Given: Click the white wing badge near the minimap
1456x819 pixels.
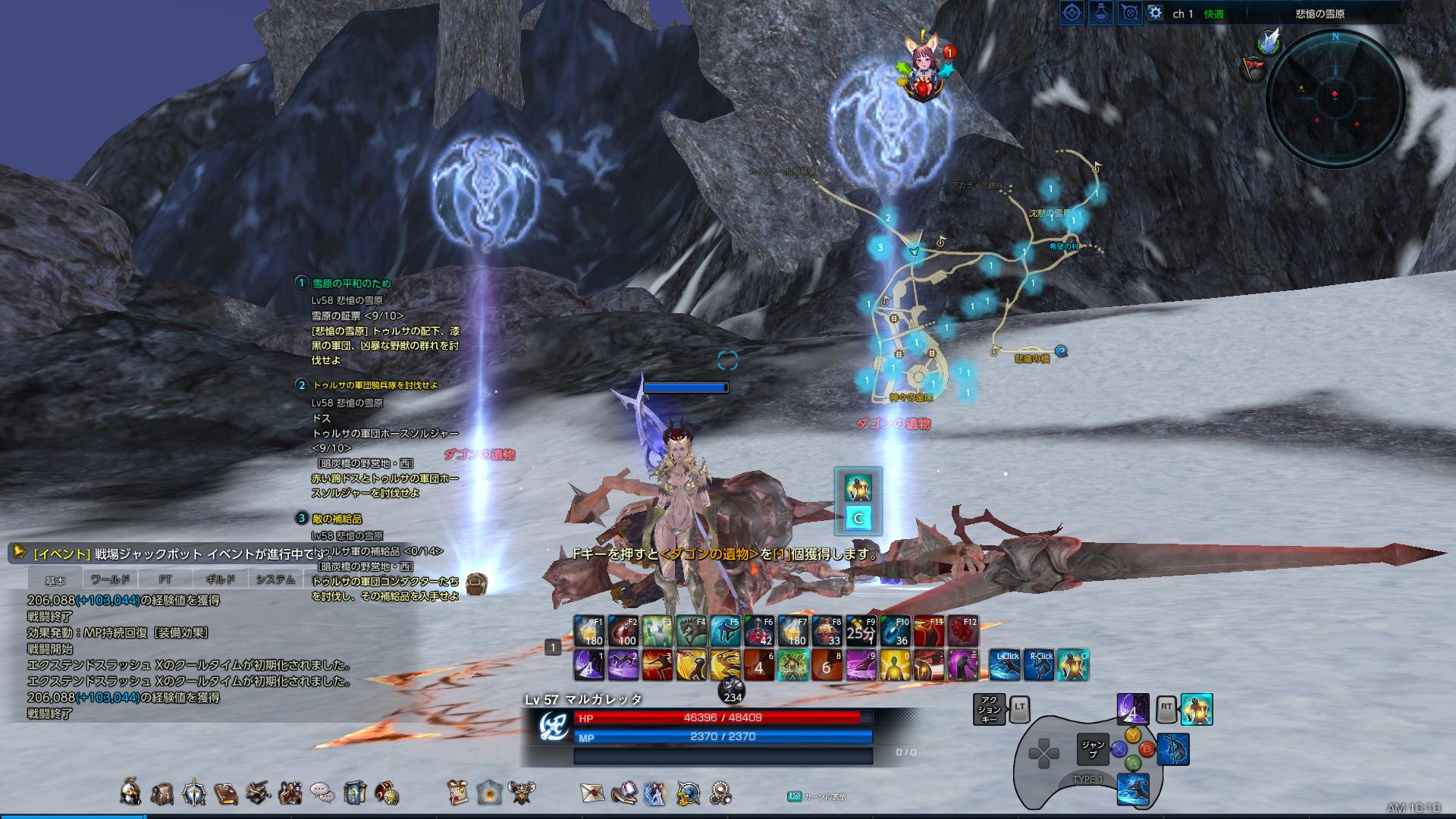Looking at the screenshot, I should (1268, 41).
